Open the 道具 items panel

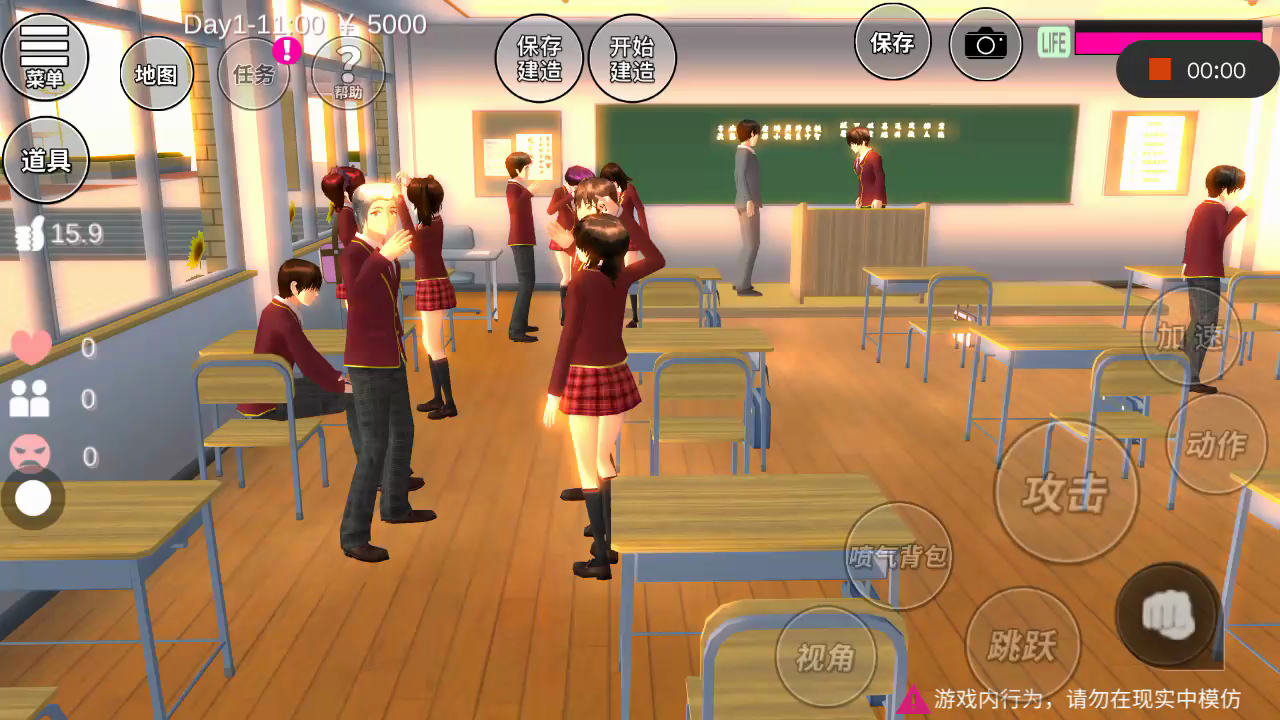(46, 160)
